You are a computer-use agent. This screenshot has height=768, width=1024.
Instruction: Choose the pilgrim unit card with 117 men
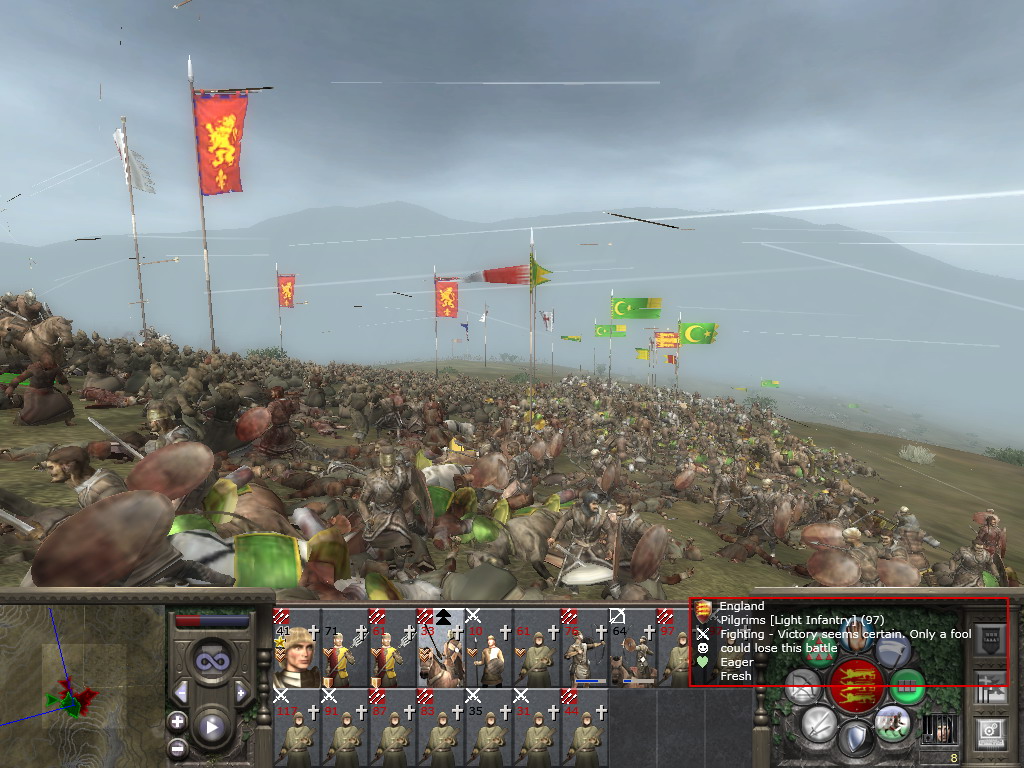(296, 728)
